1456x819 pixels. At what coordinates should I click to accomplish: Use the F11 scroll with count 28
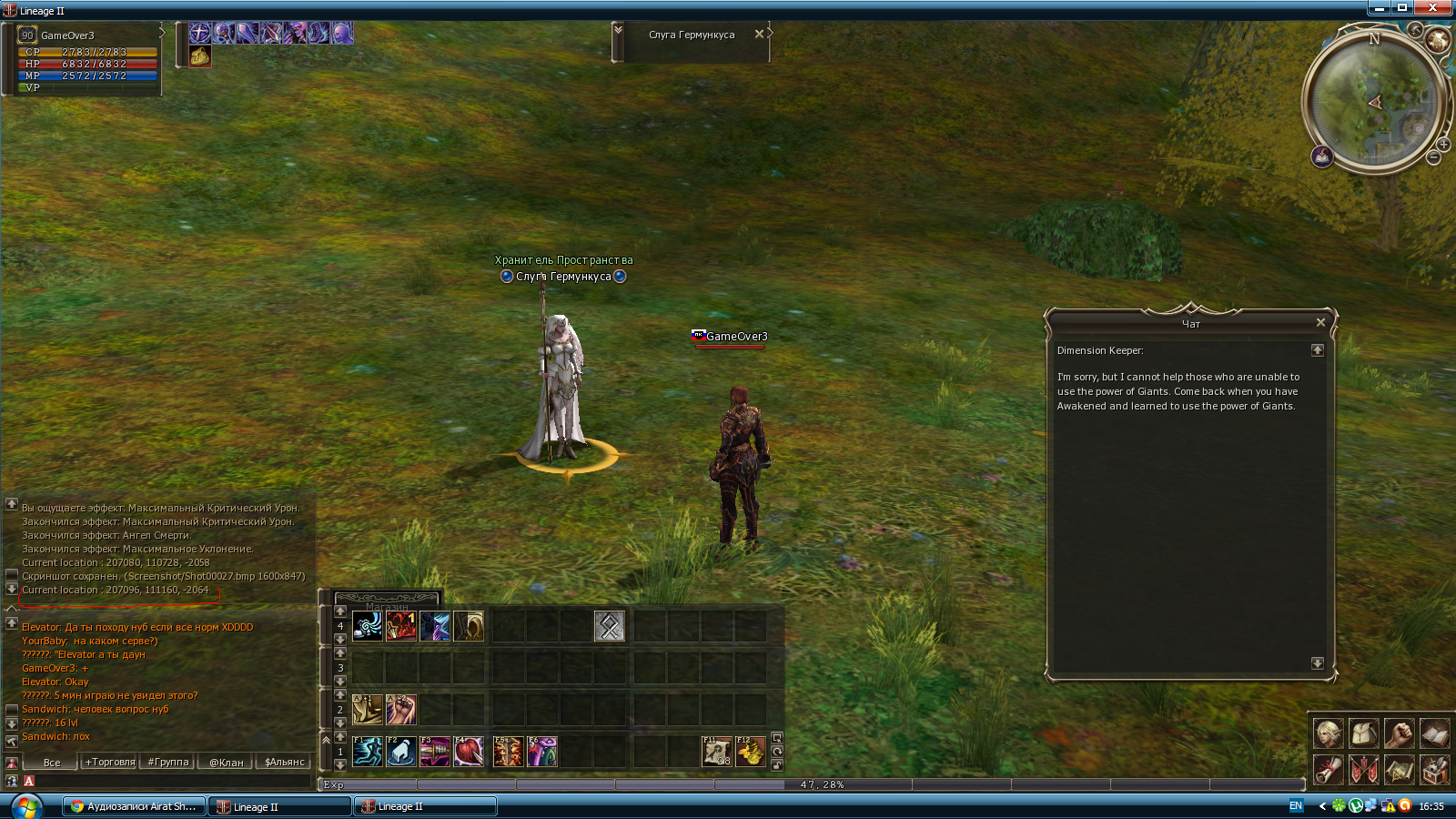717,752
